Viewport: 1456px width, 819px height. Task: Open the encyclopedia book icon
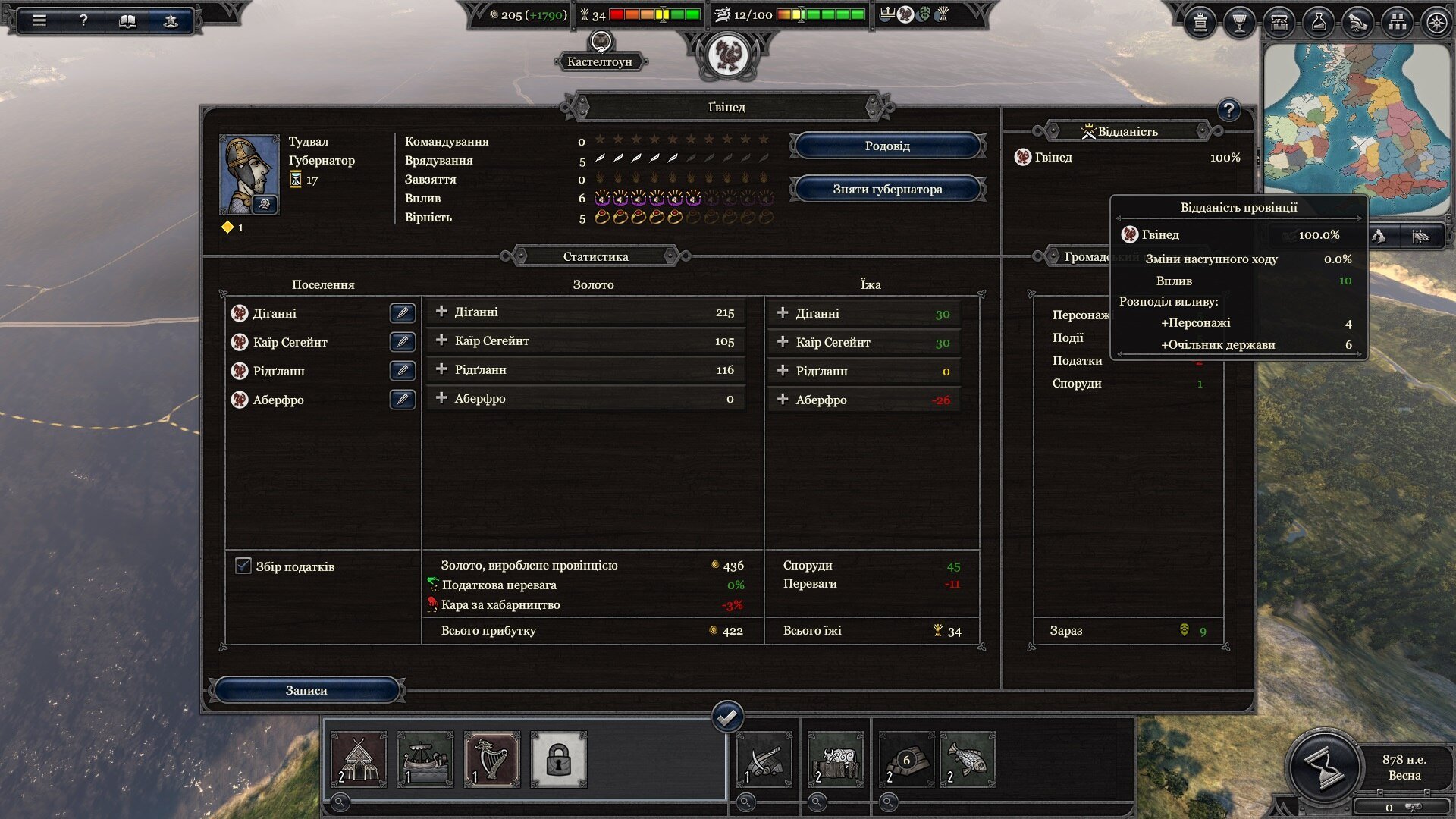coord(127,20)
